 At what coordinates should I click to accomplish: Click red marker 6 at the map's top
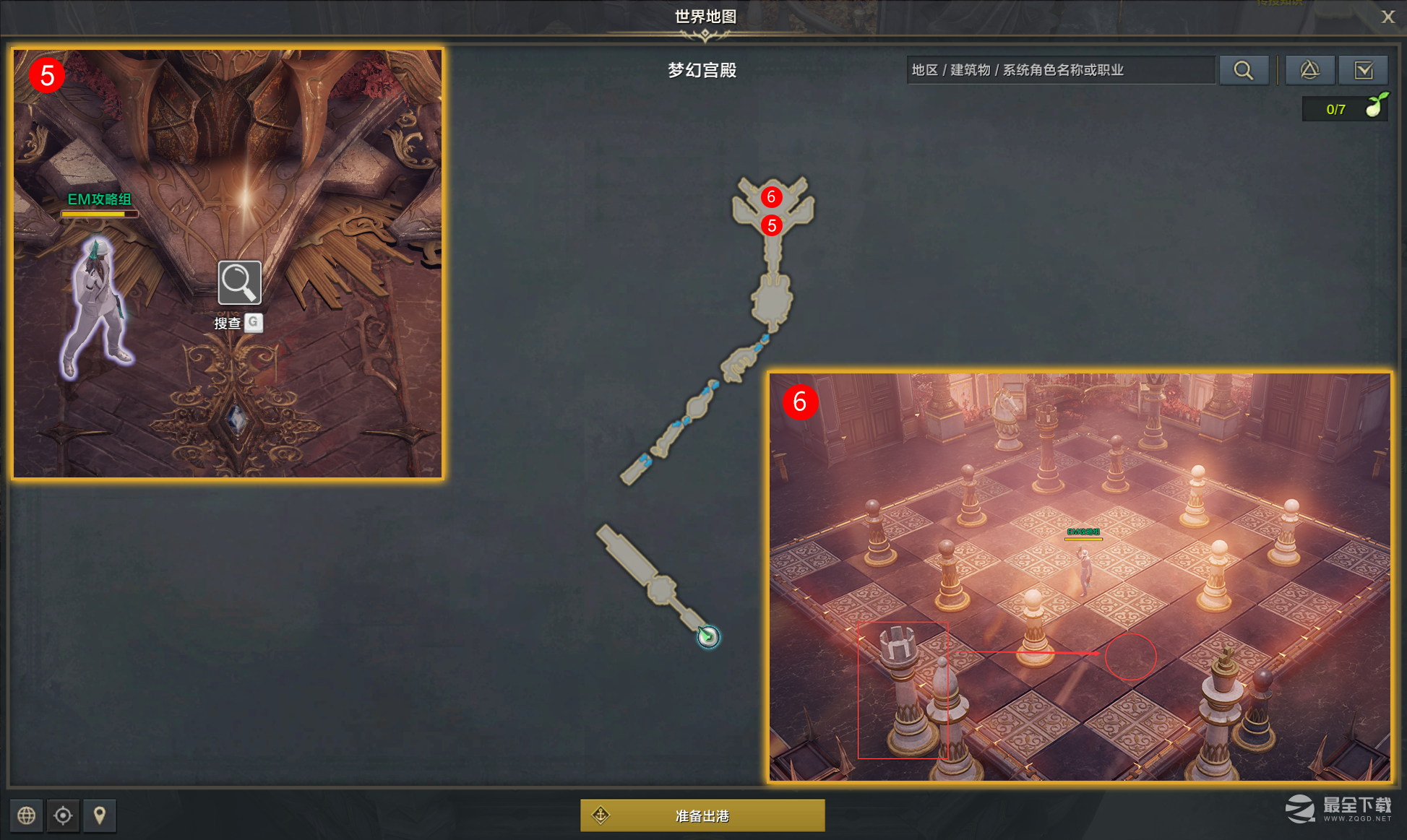pyautogui.click(x=770, y=195)
